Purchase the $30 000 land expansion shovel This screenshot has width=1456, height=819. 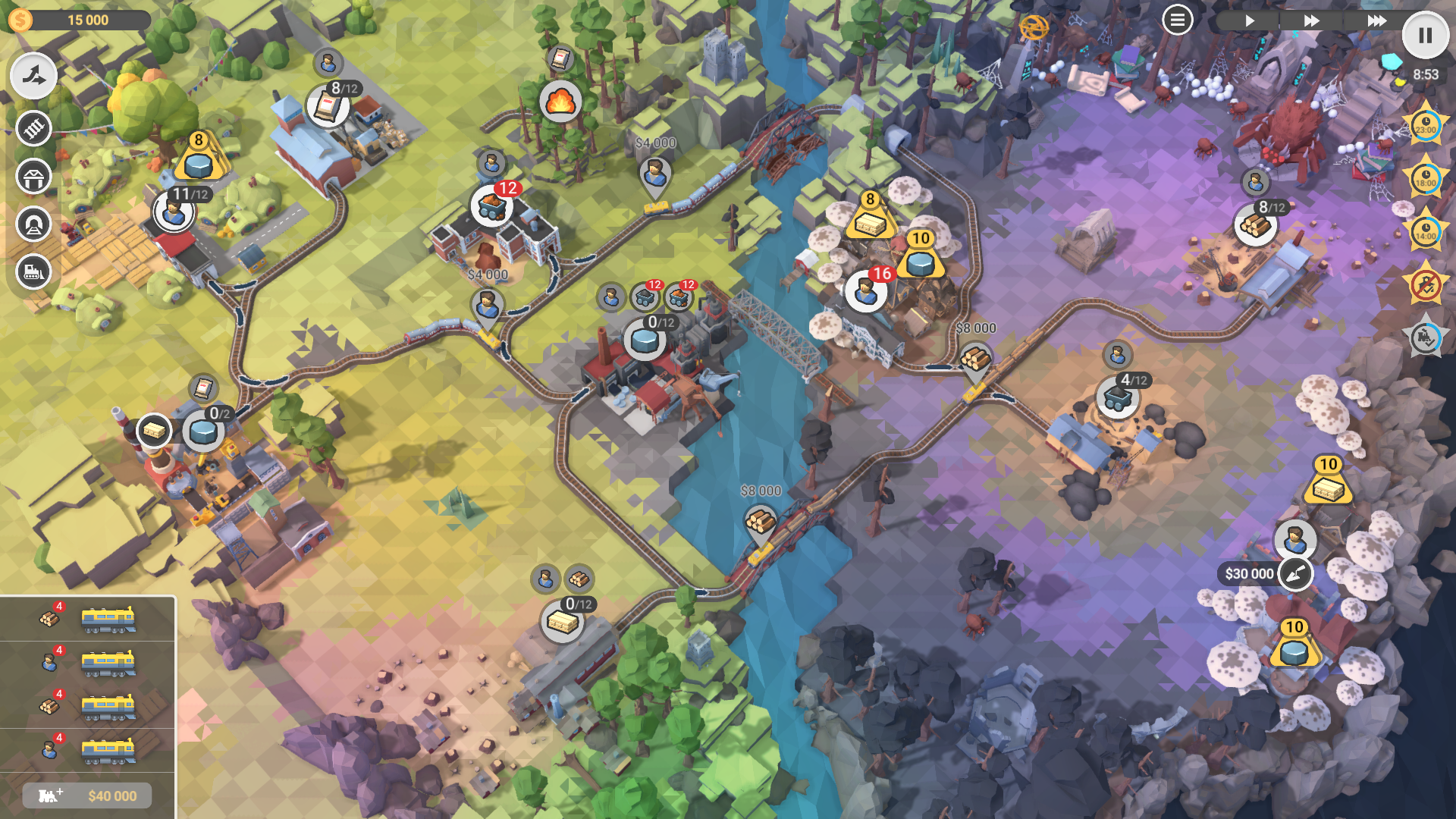pos(1295,574)
